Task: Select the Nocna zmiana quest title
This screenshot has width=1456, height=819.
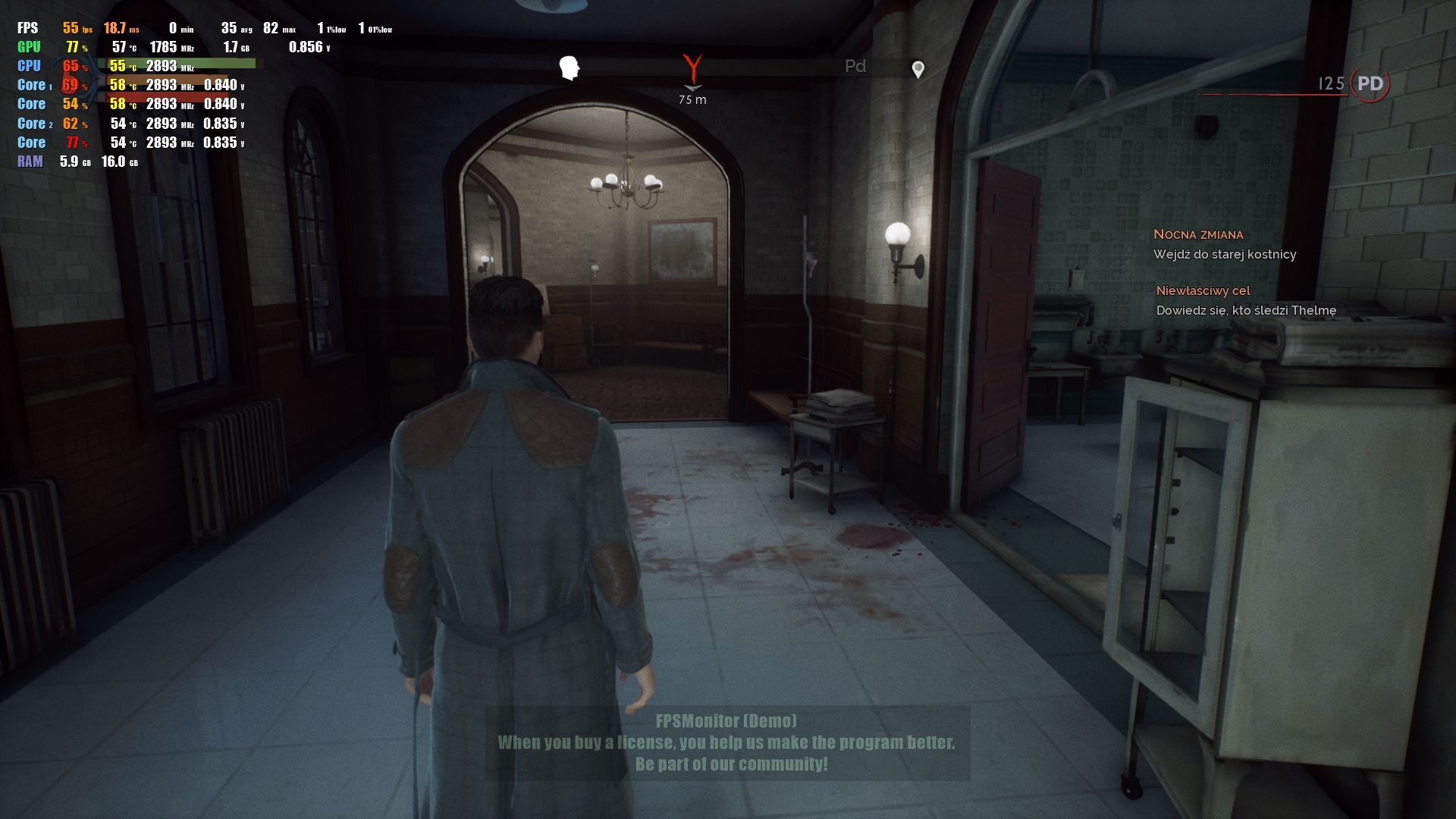Action: coord(1199,234)
